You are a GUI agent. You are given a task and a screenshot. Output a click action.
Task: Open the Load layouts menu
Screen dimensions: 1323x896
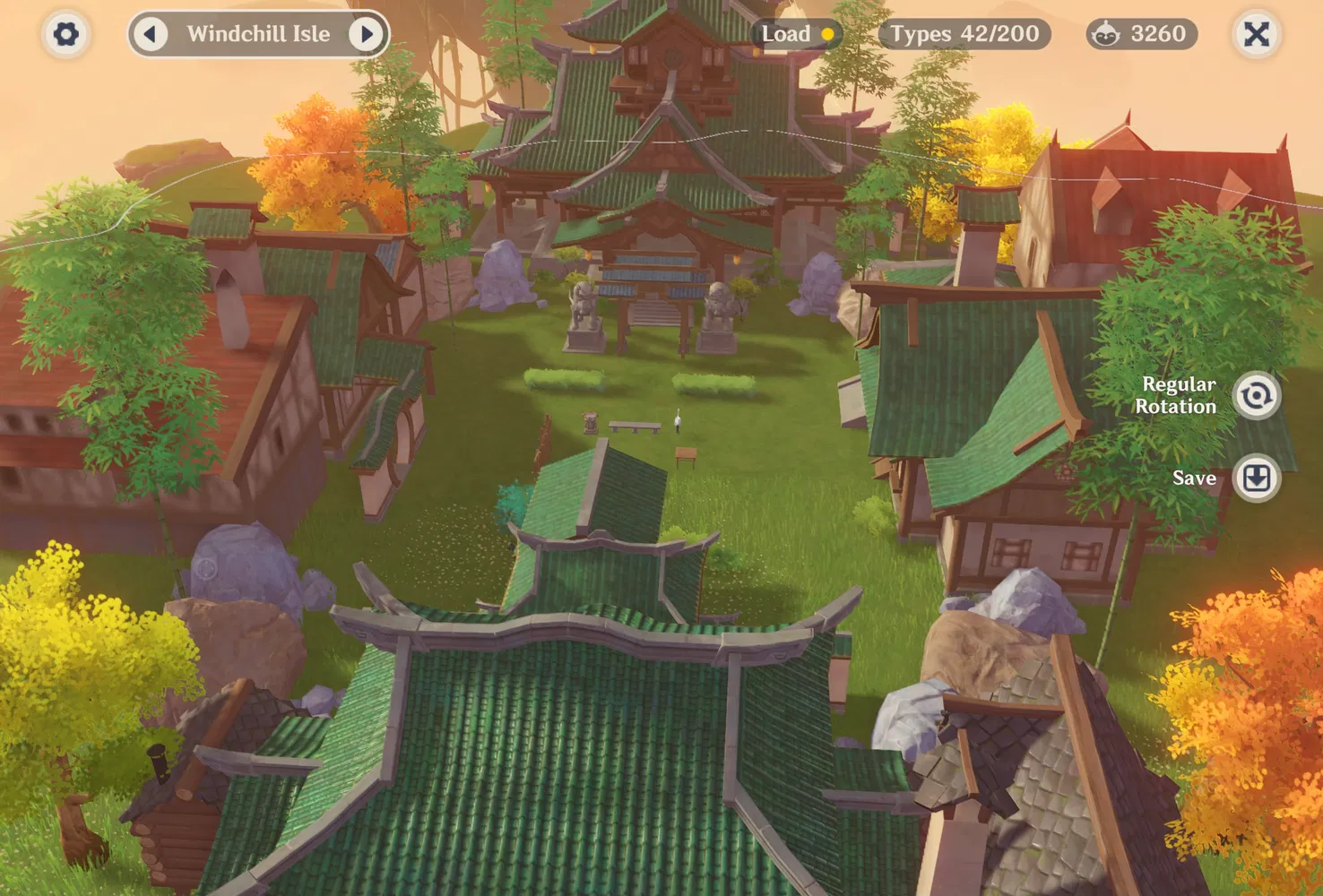click(x=789, y=33)
